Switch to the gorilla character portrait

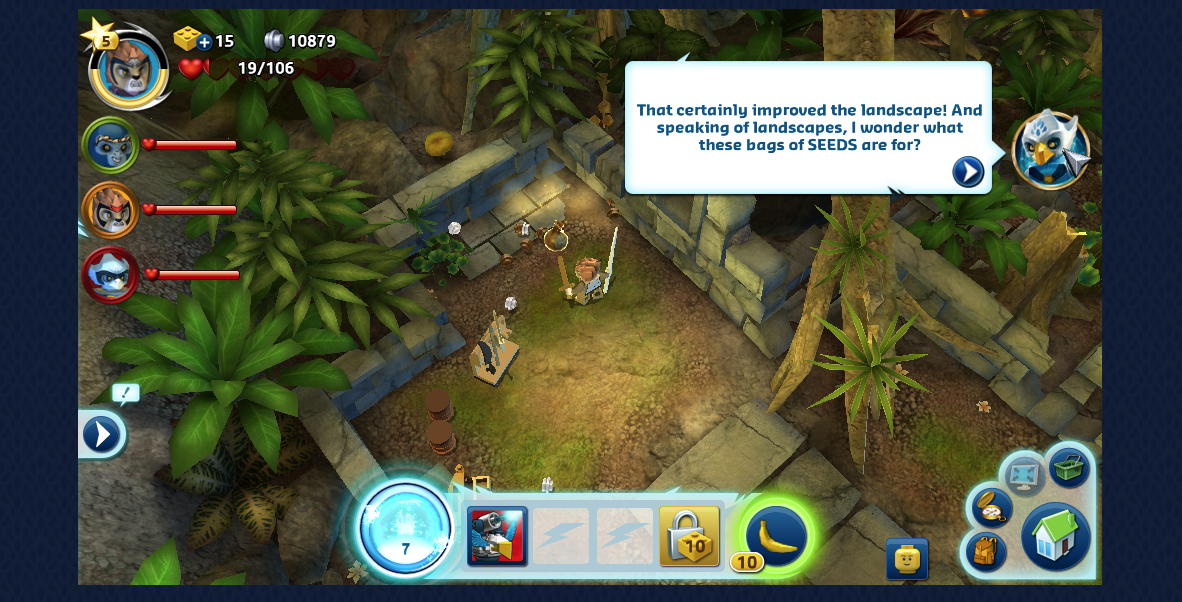click(x=110, y=146)
